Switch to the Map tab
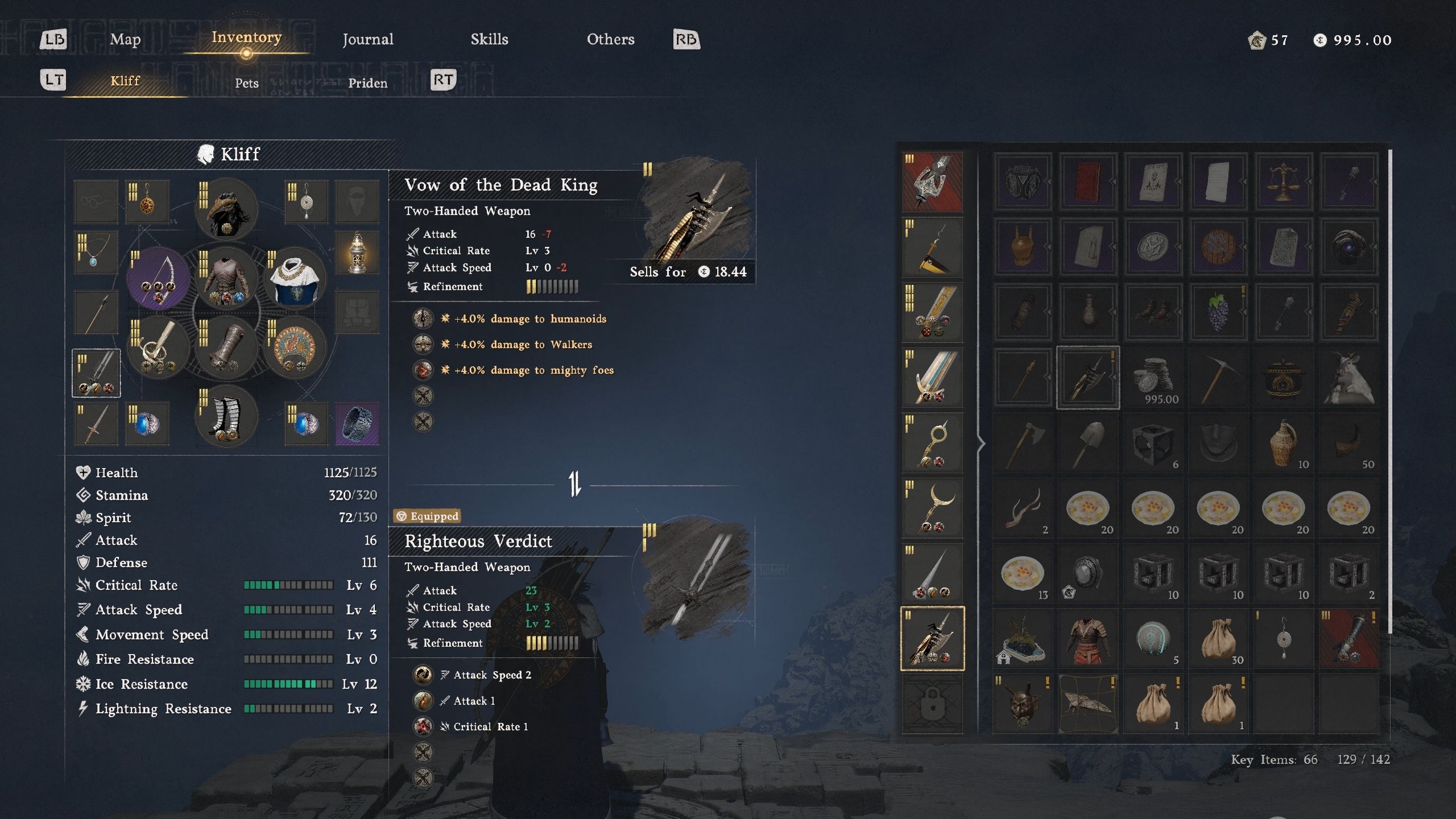 click(x=125, y=39)
